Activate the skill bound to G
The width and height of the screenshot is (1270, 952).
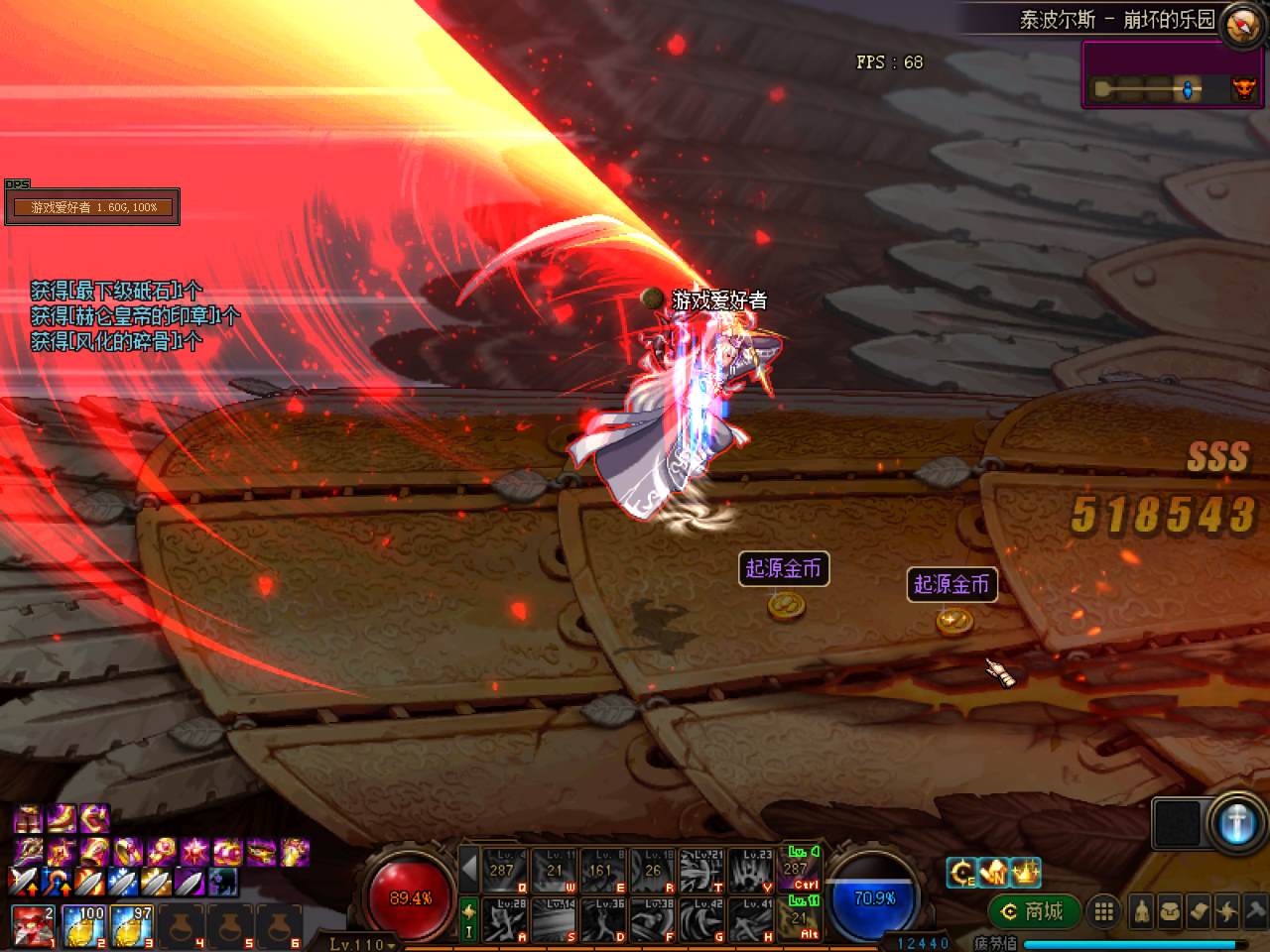coord(702,920)
